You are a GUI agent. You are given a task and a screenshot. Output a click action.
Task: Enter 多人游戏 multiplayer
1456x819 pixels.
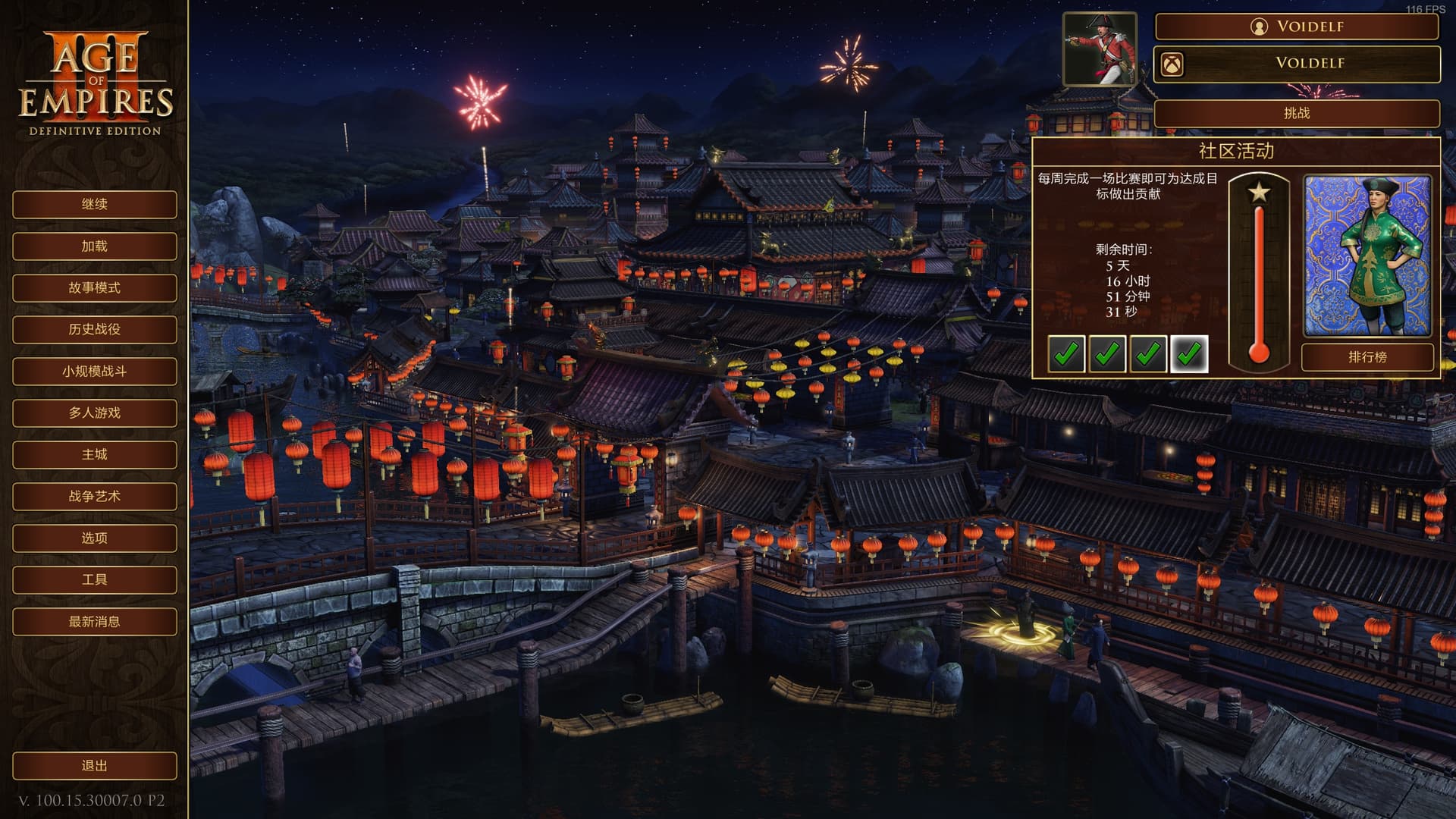[x=95, y=413]
